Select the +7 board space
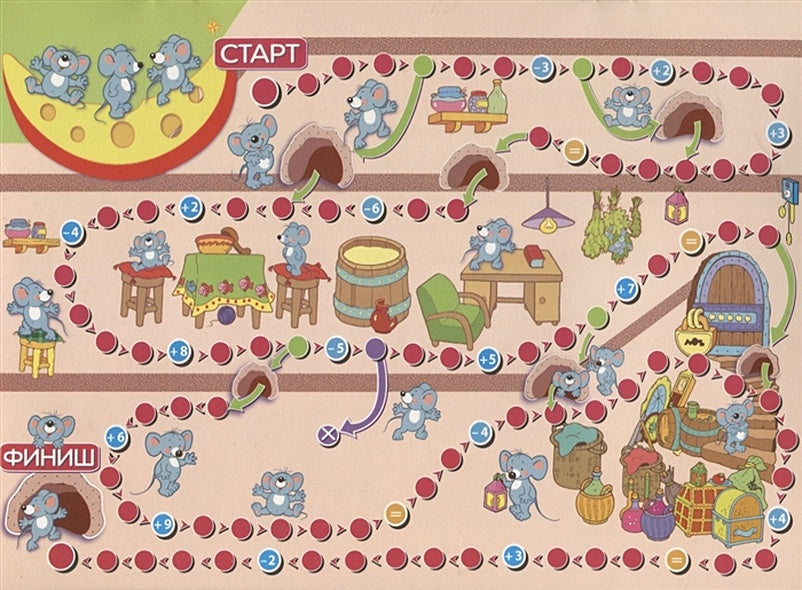802x590 pixels. pos(626,289)
